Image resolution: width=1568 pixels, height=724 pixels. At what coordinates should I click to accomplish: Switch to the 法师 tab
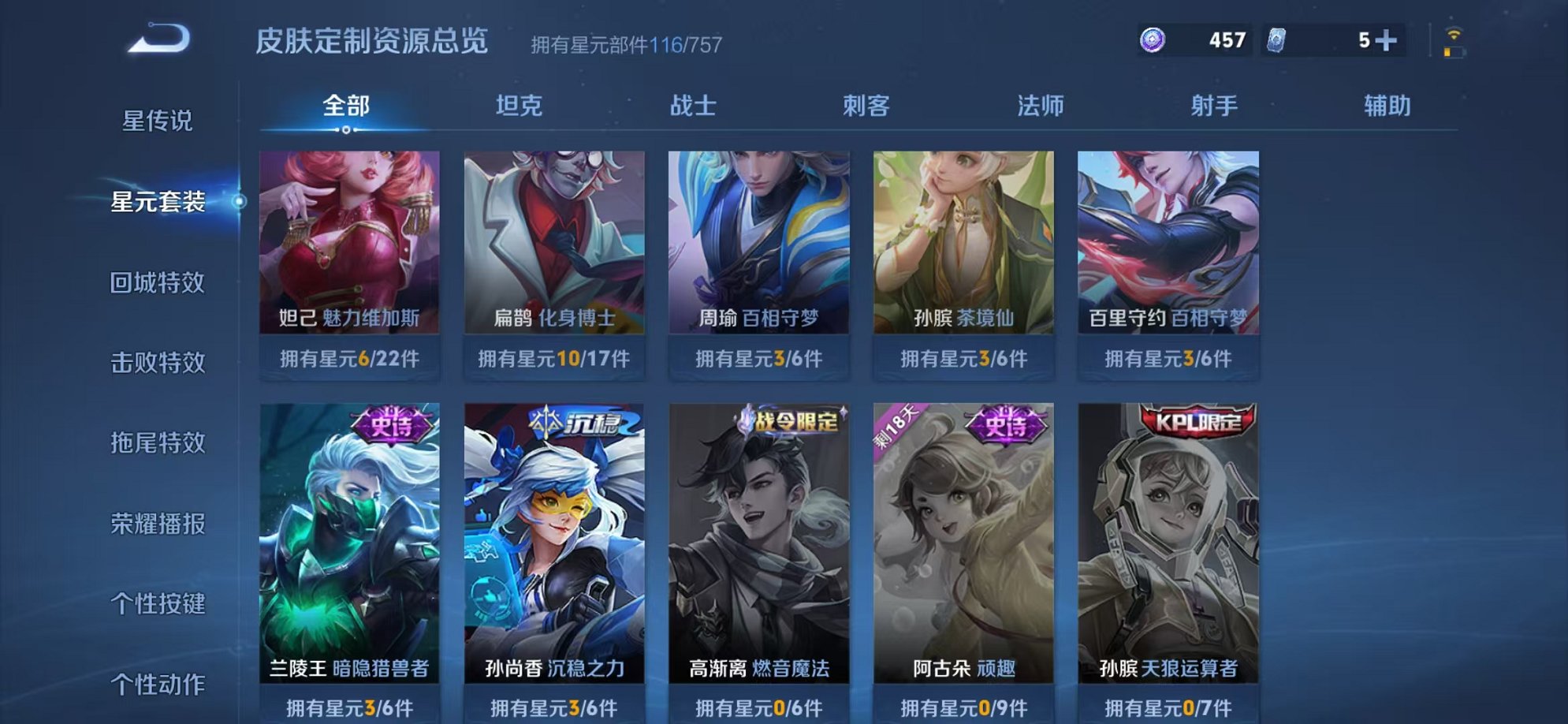coord(1039,106)
